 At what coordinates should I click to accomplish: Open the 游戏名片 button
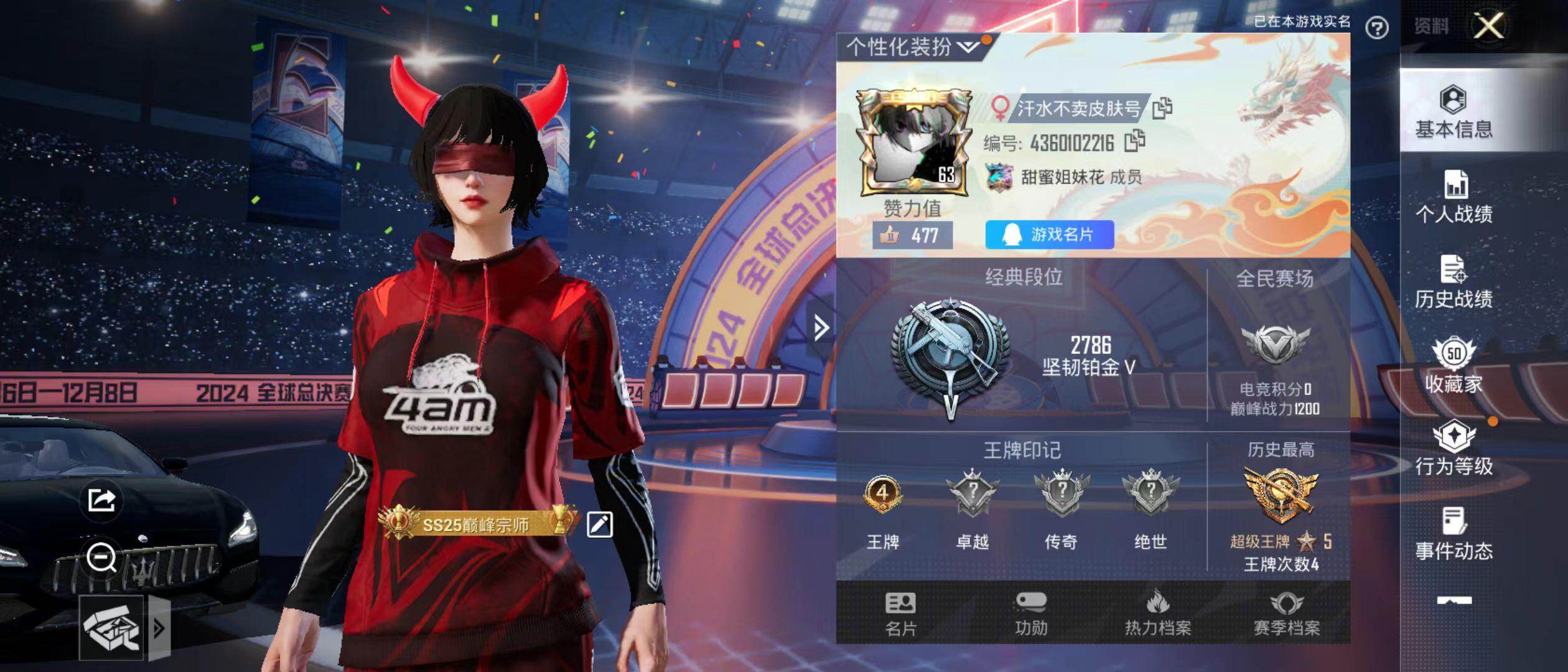(x=1049, y=235)
